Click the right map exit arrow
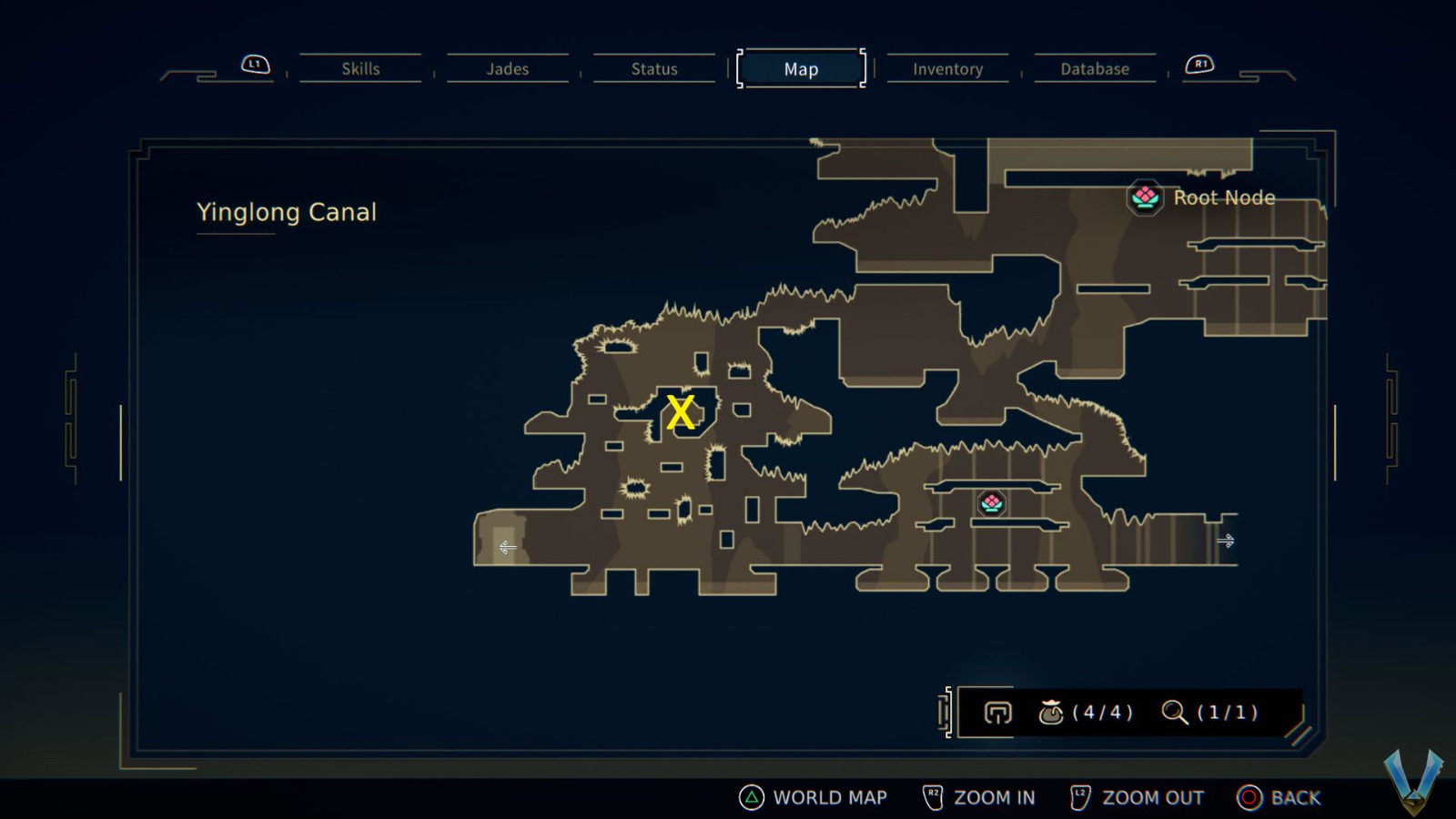The image size is (1456, 819). point(1226,540)
